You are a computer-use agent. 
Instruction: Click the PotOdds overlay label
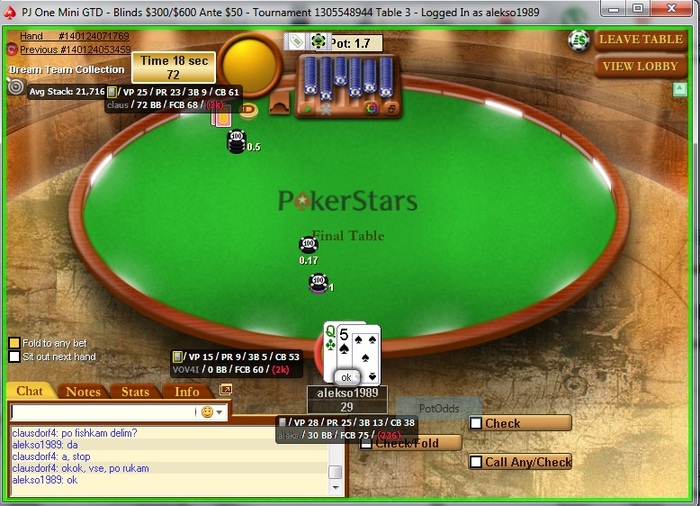click(x=437, y=408)
